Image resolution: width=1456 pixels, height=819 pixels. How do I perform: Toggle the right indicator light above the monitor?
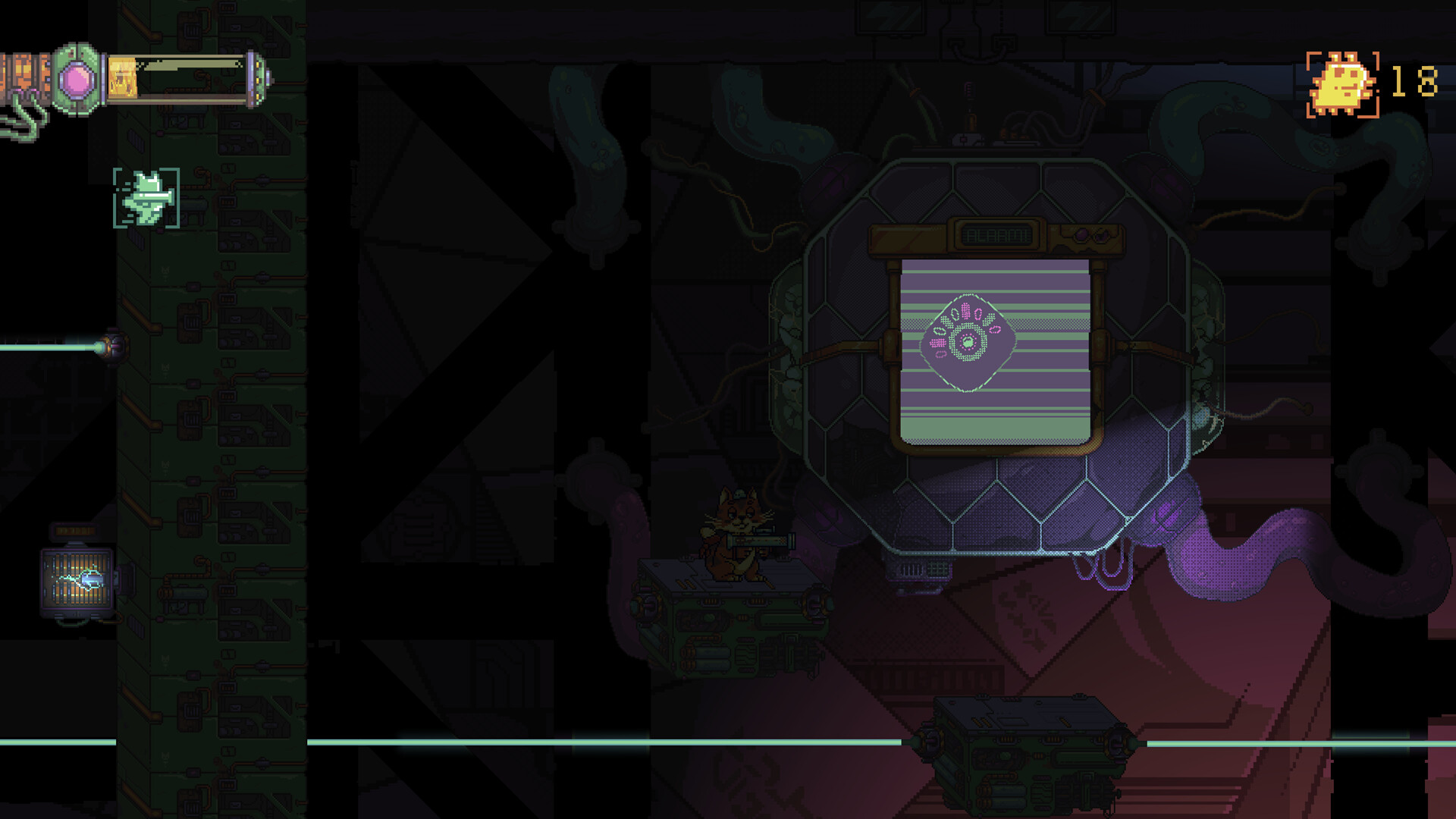1102,236
